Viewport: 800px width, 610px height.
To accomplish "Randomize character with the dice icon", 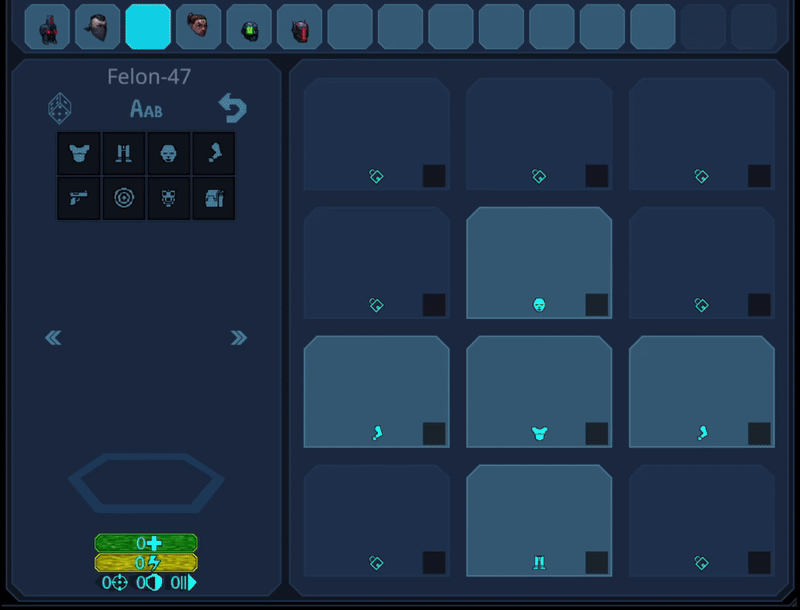I will (60, 107).
